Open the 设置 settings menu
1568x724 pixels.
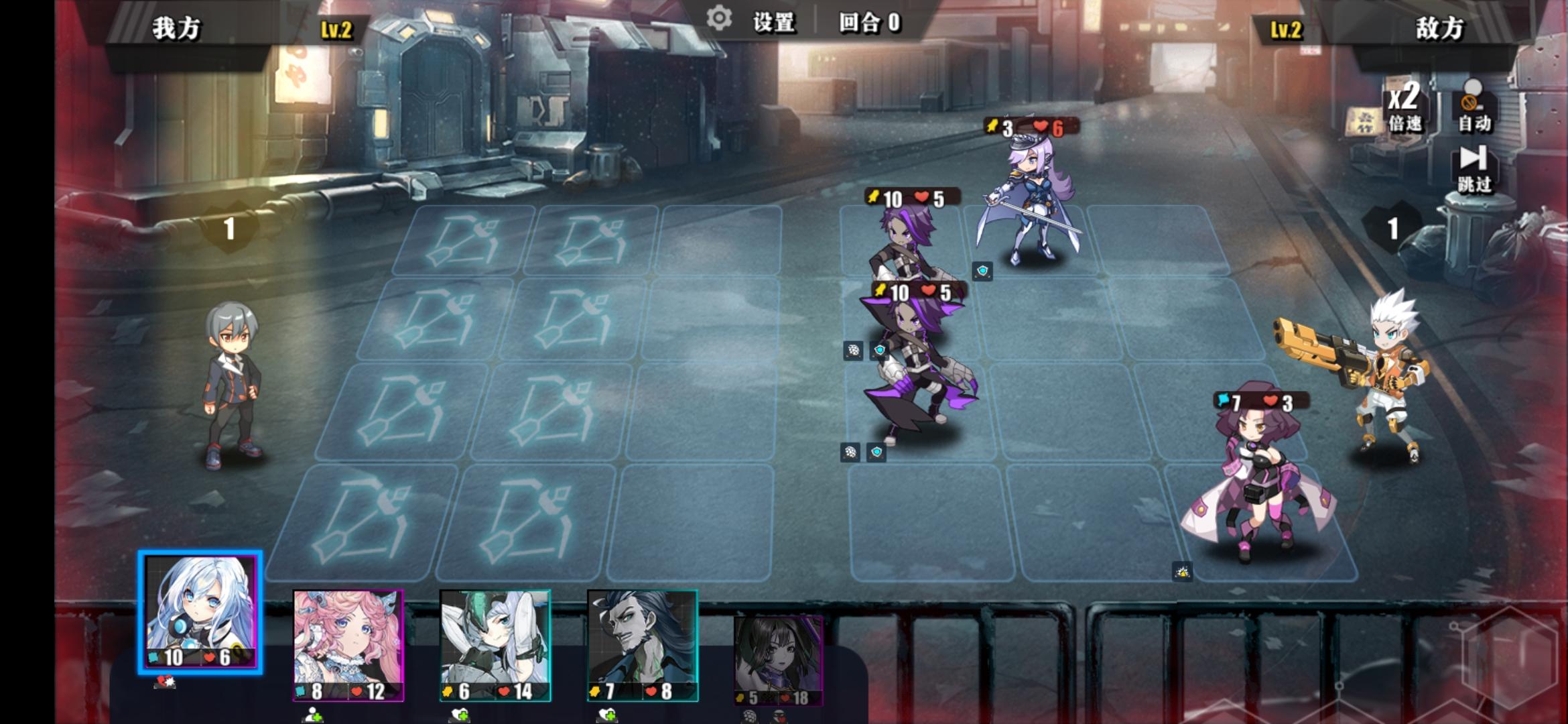click(x=754, y=21)
